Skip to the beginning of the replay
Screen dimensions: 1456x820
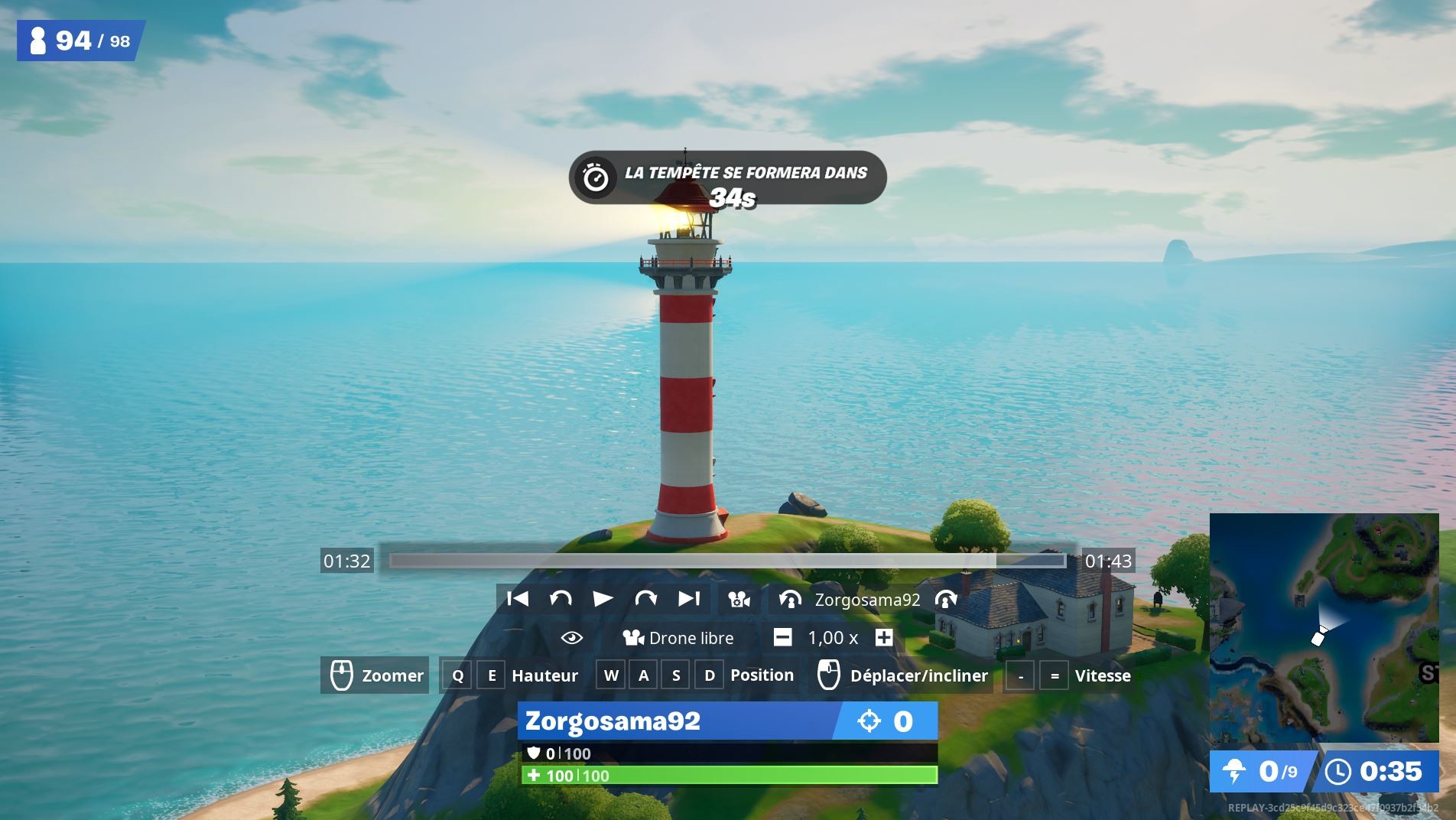click(x=519, y=600)
